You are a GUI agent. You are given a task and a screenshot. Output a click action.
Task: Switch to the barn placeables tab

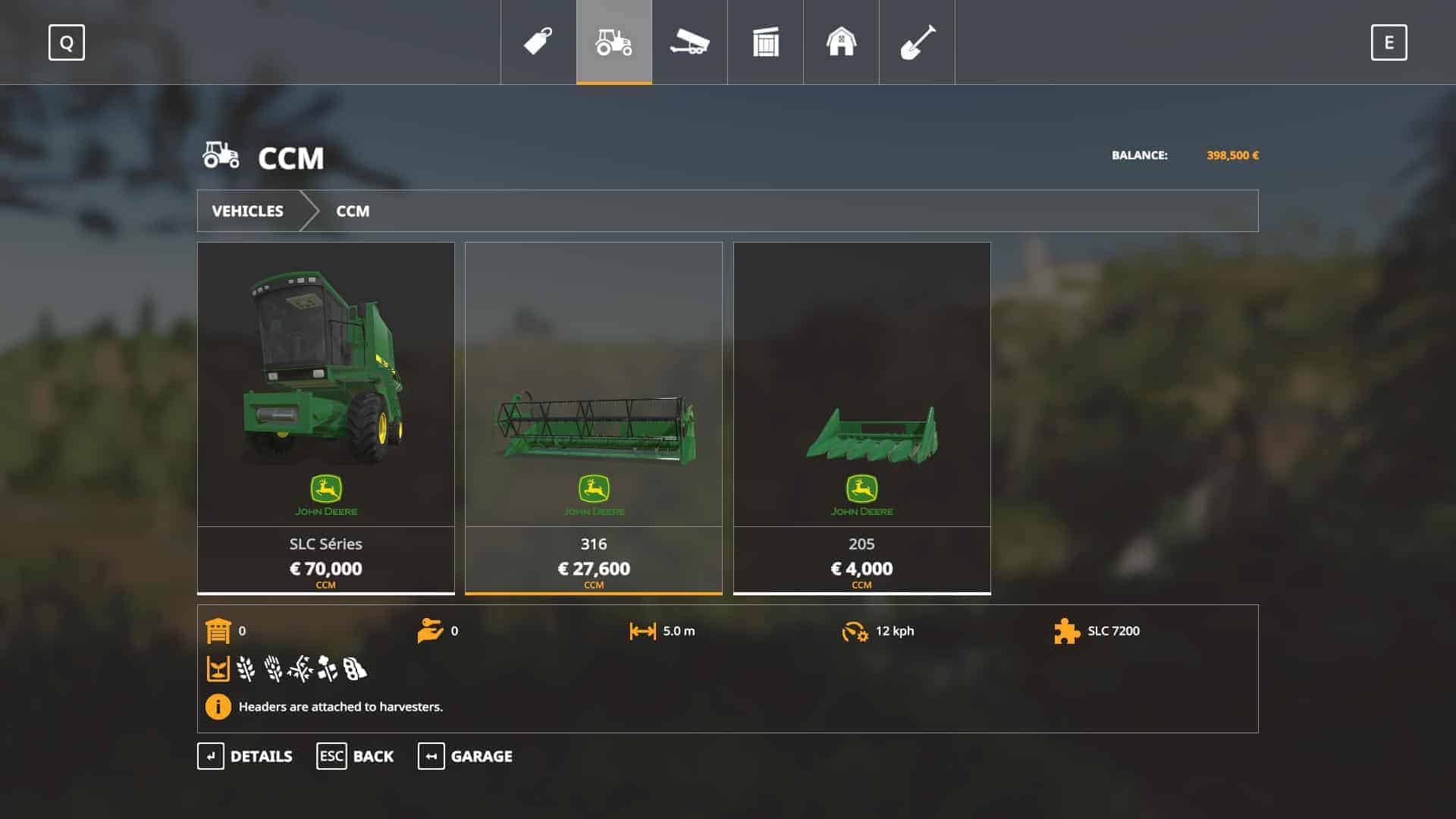(841, 42)
